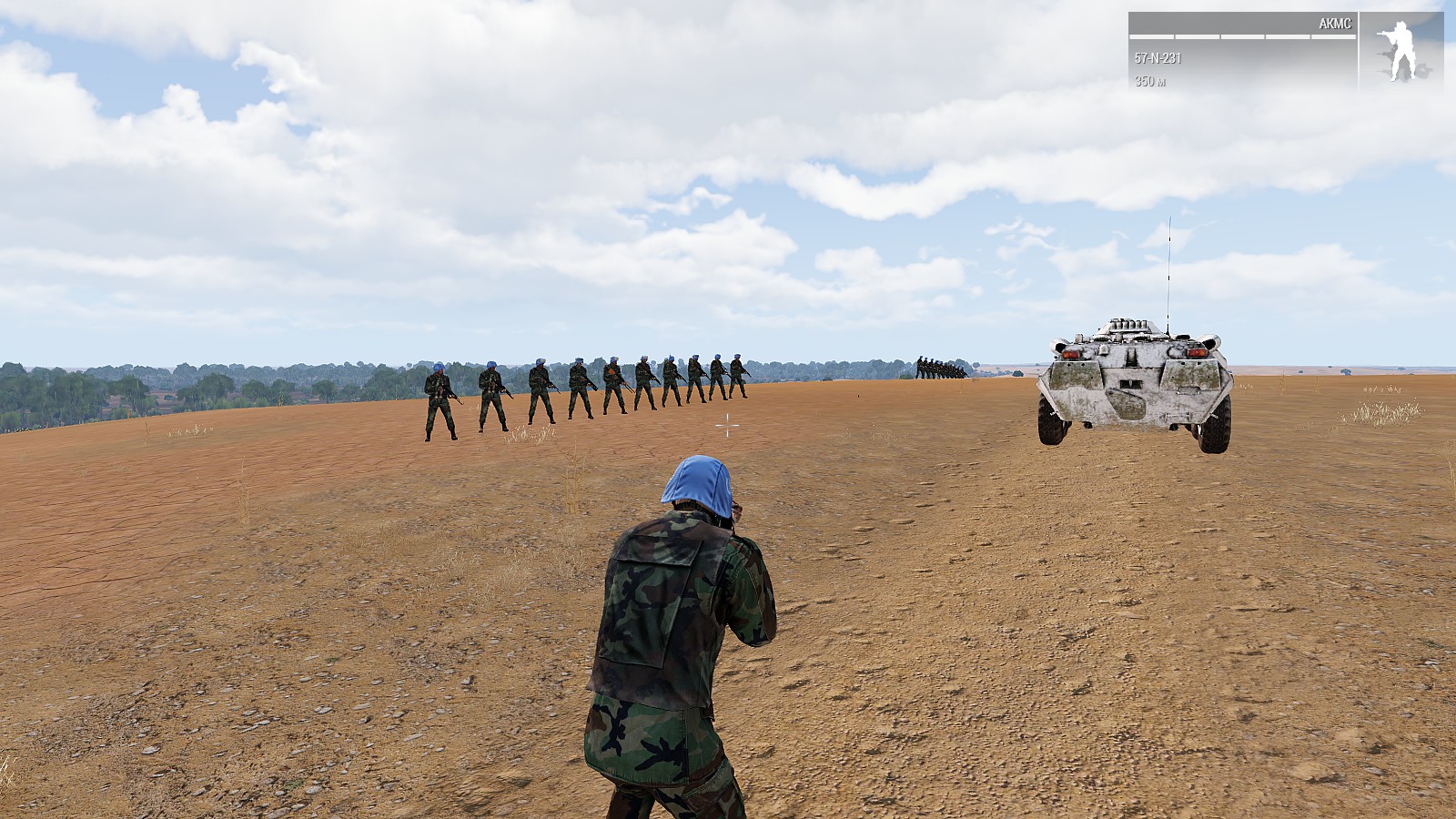This screenshot has width=1456, height=819.
Task: Click the soldier stance indicator icon
Action: click(x=1400, y=51)
